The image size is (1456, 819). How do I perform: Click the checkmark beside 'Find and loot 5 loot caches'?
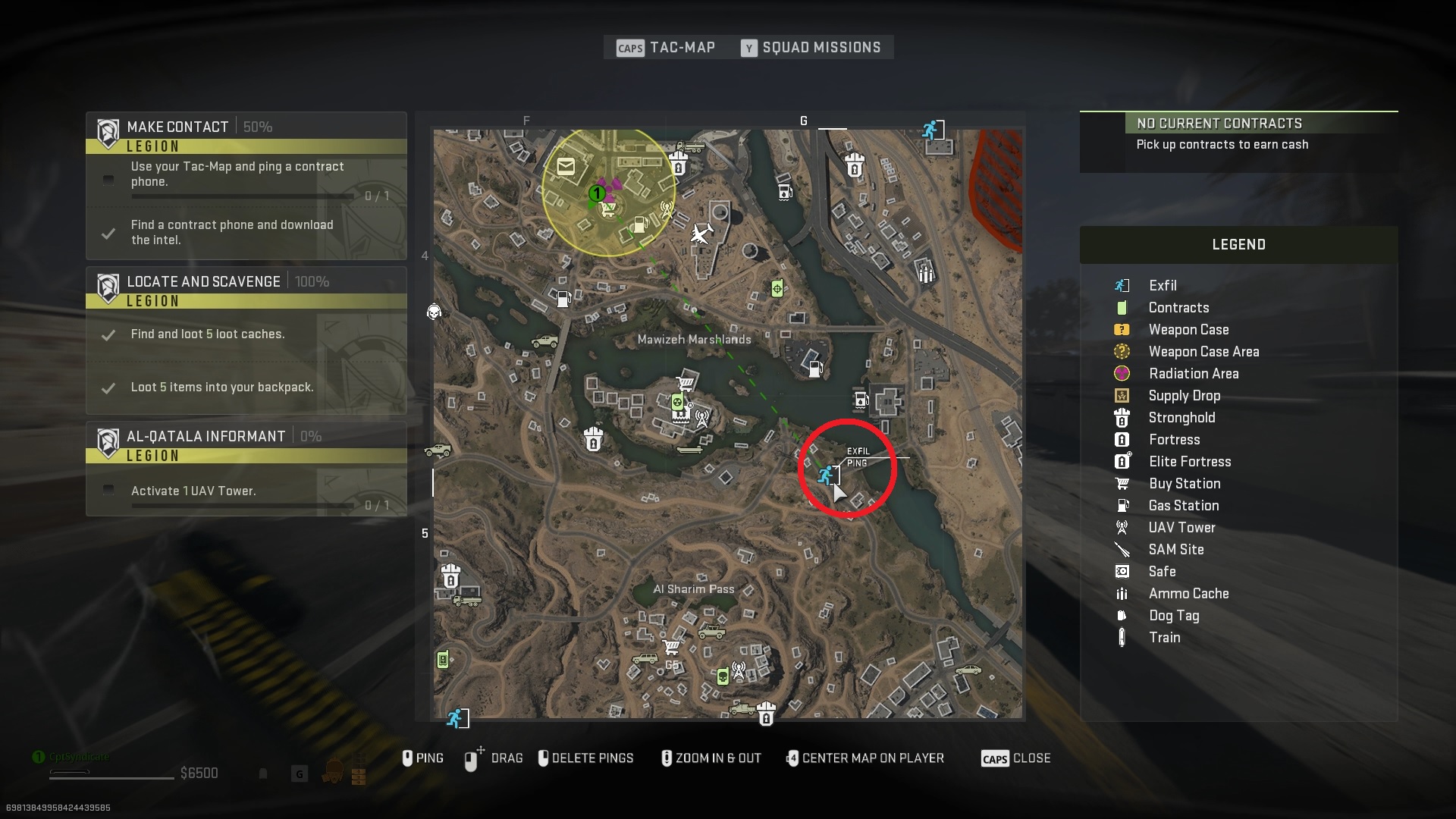(x=110, y=336)
